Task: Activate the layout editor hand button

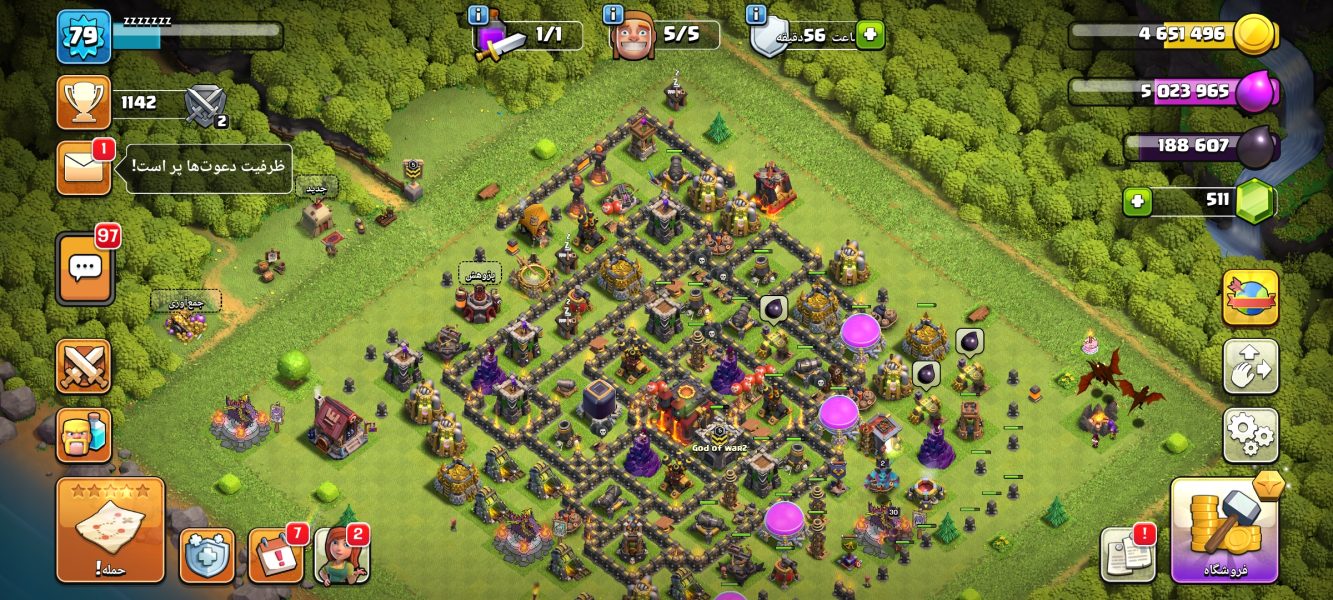Action: [1250, 367]
